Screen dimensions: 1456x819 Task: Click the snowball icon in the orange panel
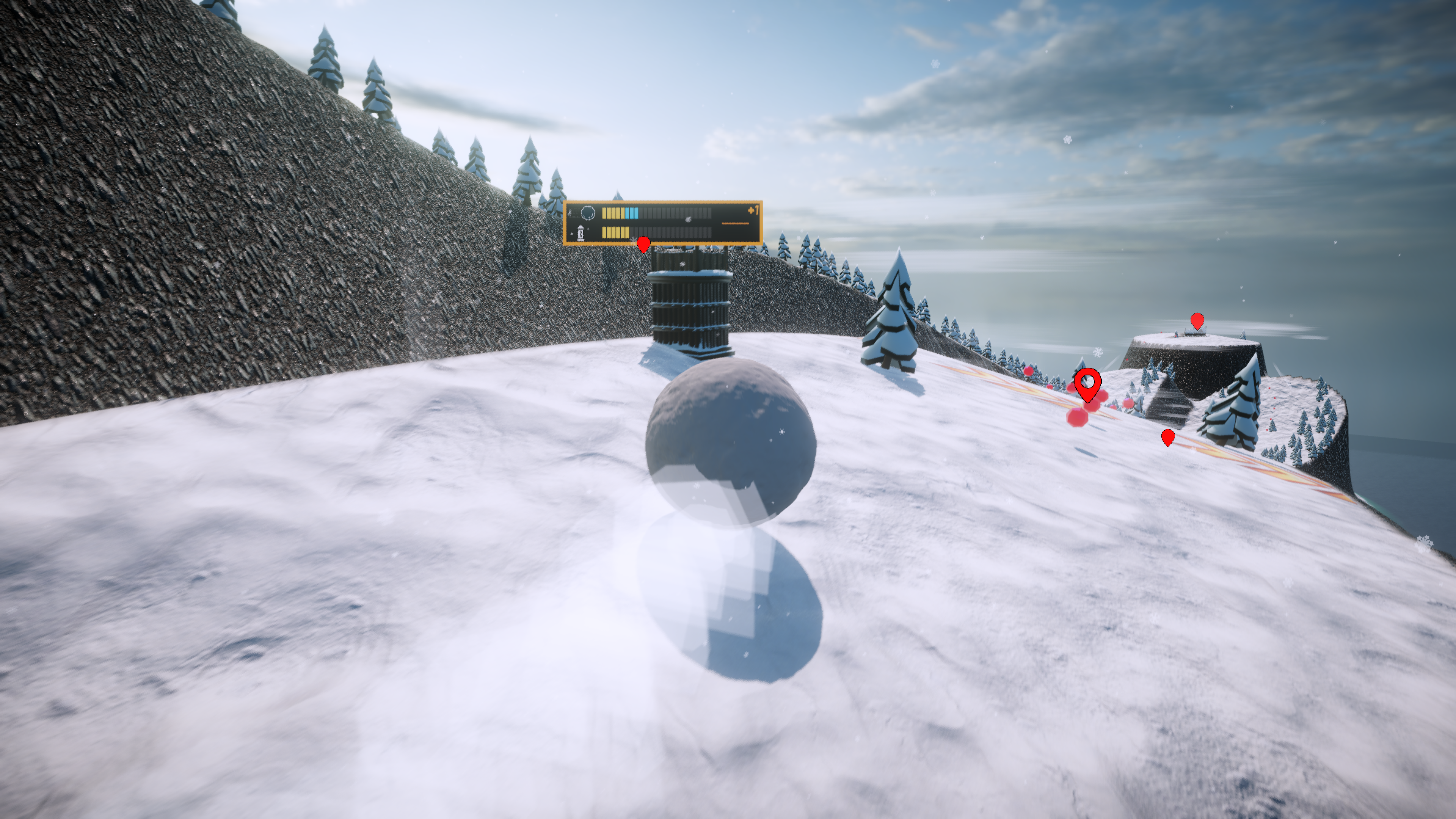point(588,213)
